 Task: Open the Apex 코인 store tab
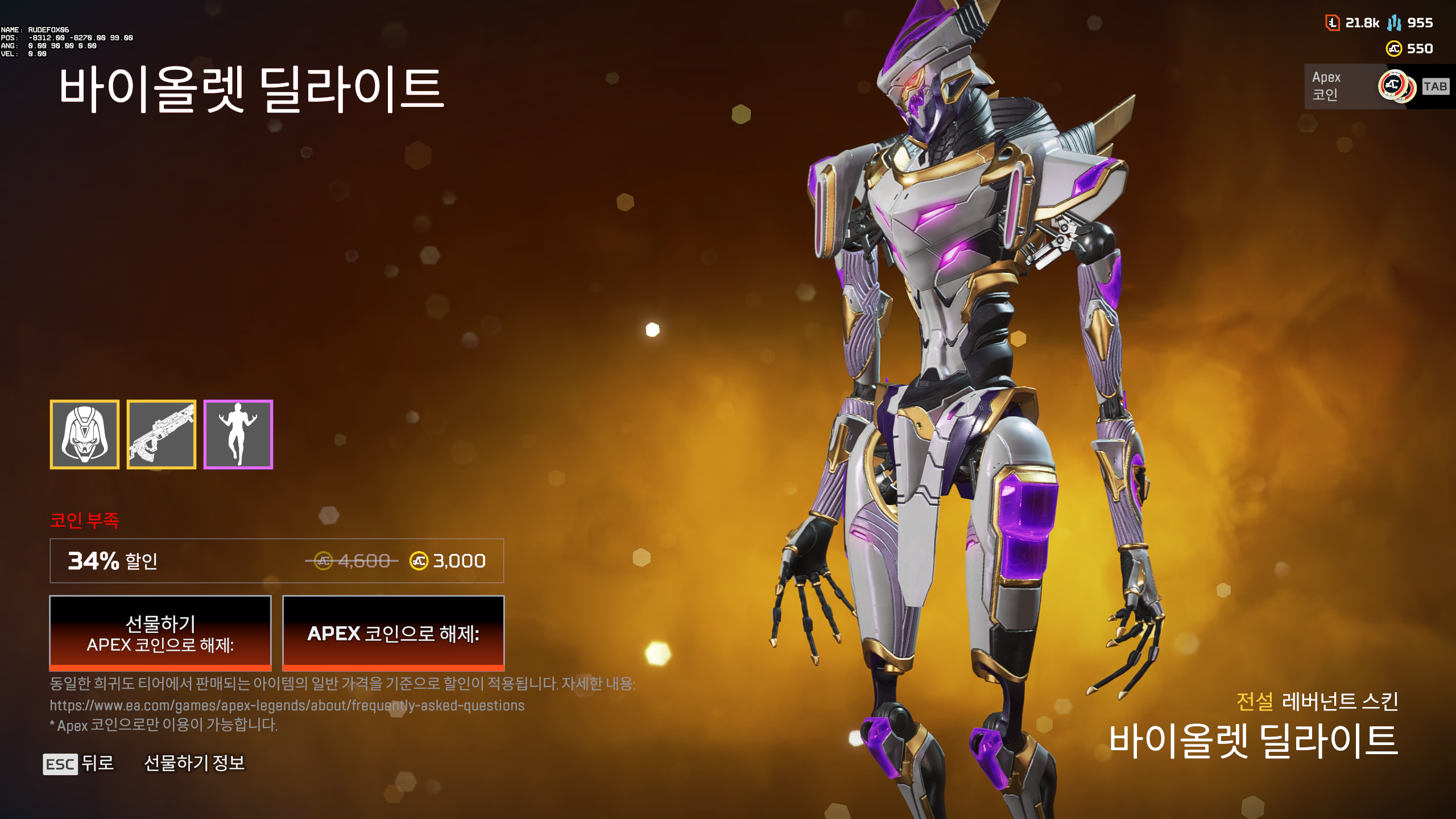coord(1325,86)
